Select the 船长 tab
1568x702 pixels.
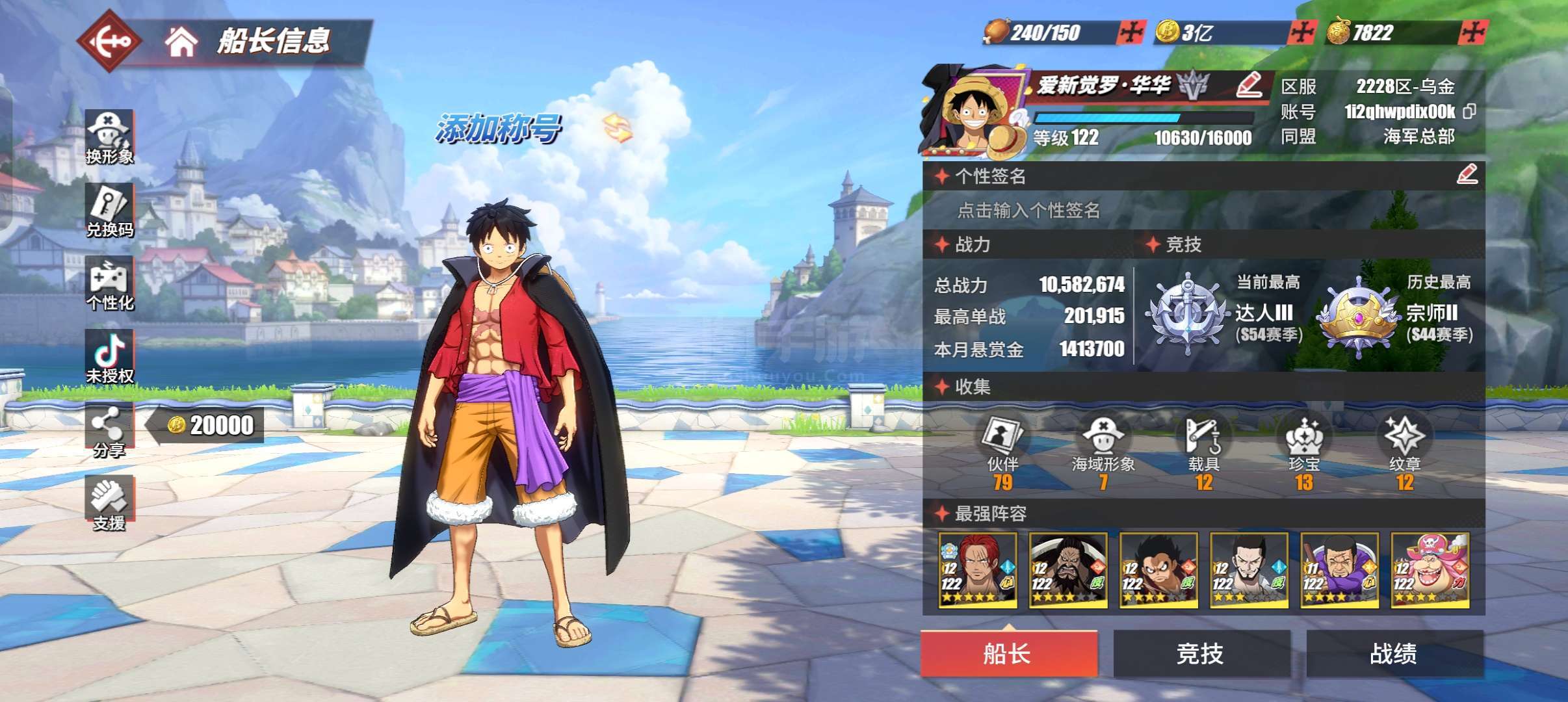point(1008,653)
